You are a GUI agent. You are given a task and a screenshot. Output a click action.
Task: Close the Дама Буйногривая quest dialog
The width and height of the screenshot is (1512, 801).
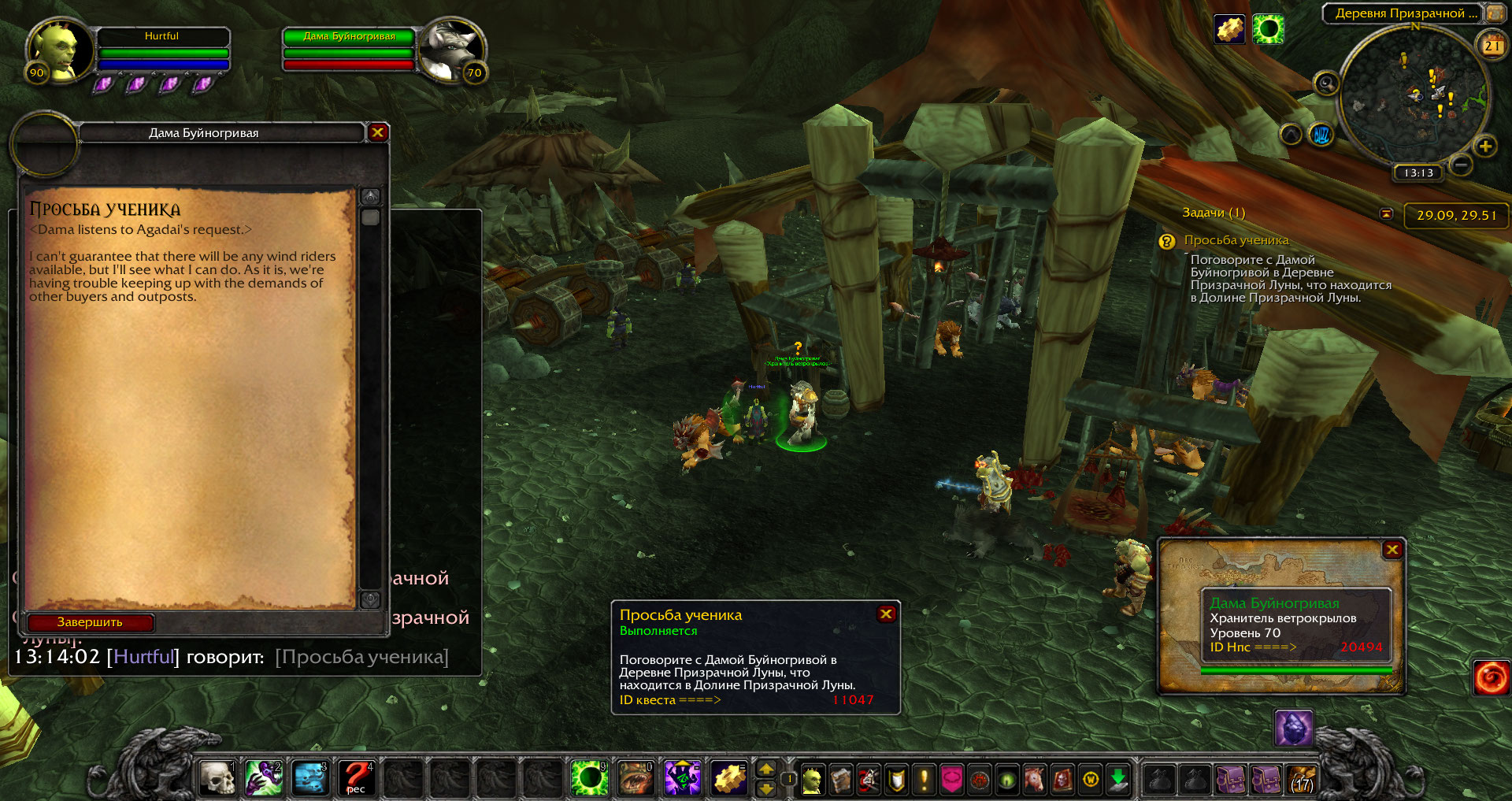point(377,132)
